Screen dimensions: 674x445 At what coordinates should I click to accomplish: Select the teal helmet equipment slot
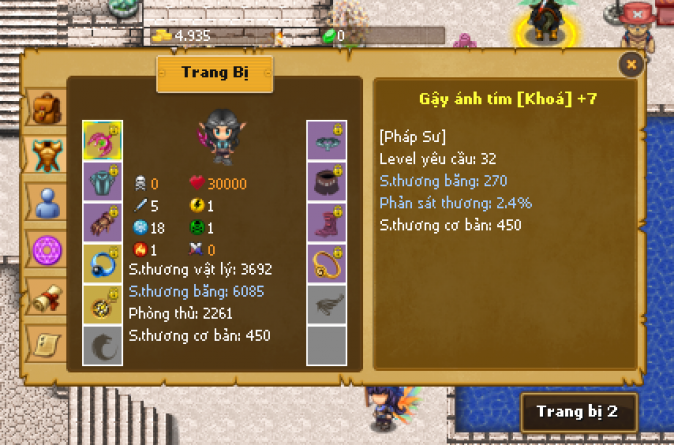click(326, 141)
